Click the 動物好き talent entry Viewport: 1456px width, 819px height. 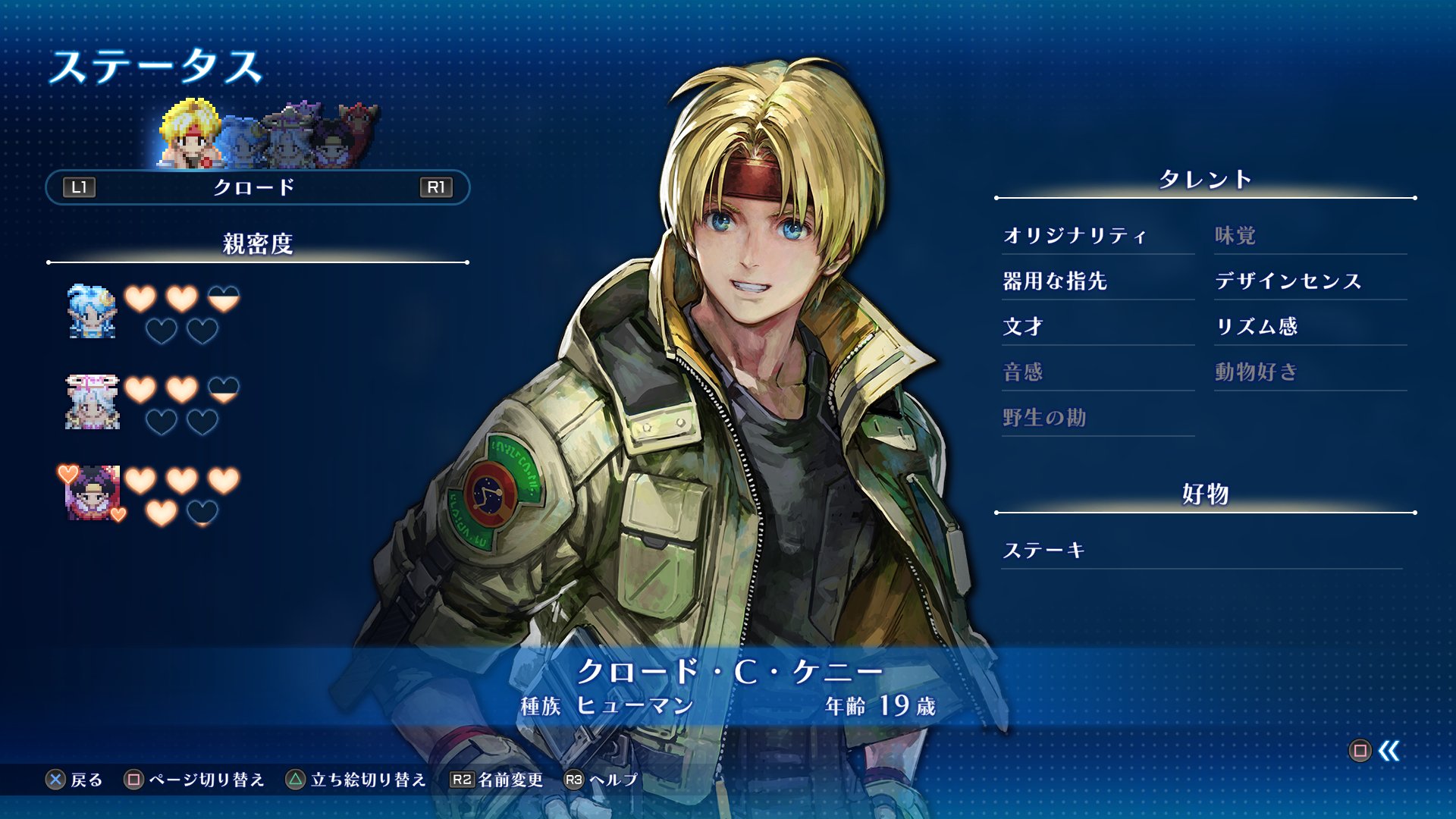point(1257,372)
